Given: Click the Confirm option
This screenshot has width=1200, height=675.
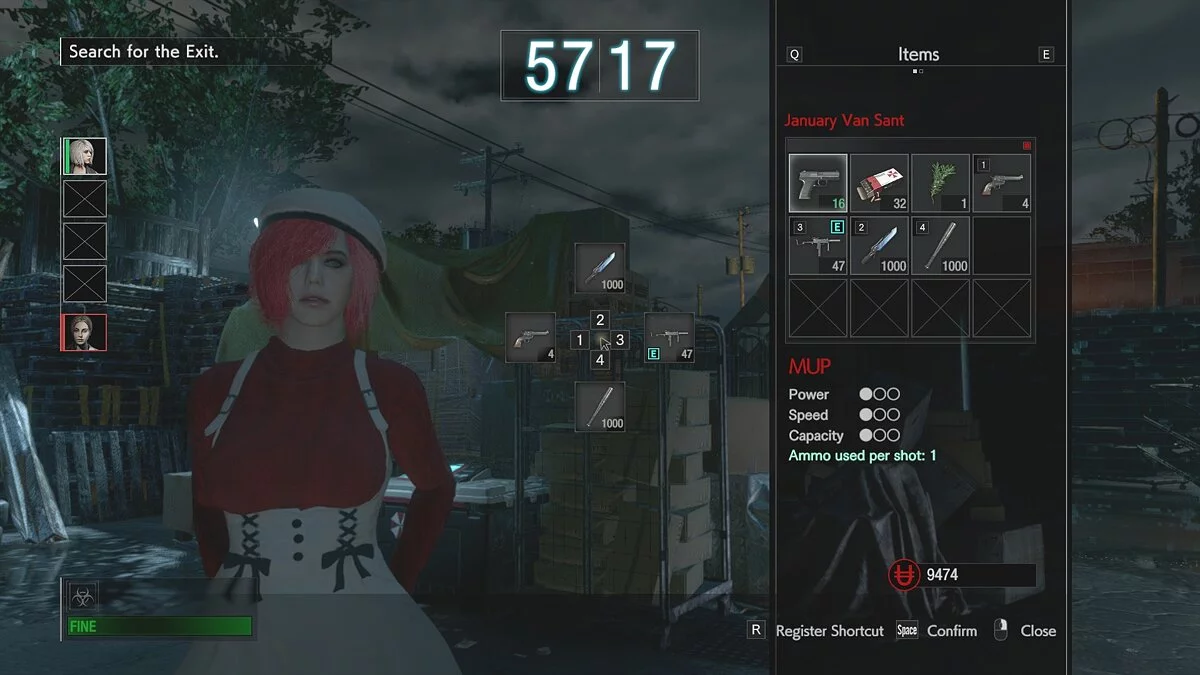Looking at the screenshot, I should 951,631.
